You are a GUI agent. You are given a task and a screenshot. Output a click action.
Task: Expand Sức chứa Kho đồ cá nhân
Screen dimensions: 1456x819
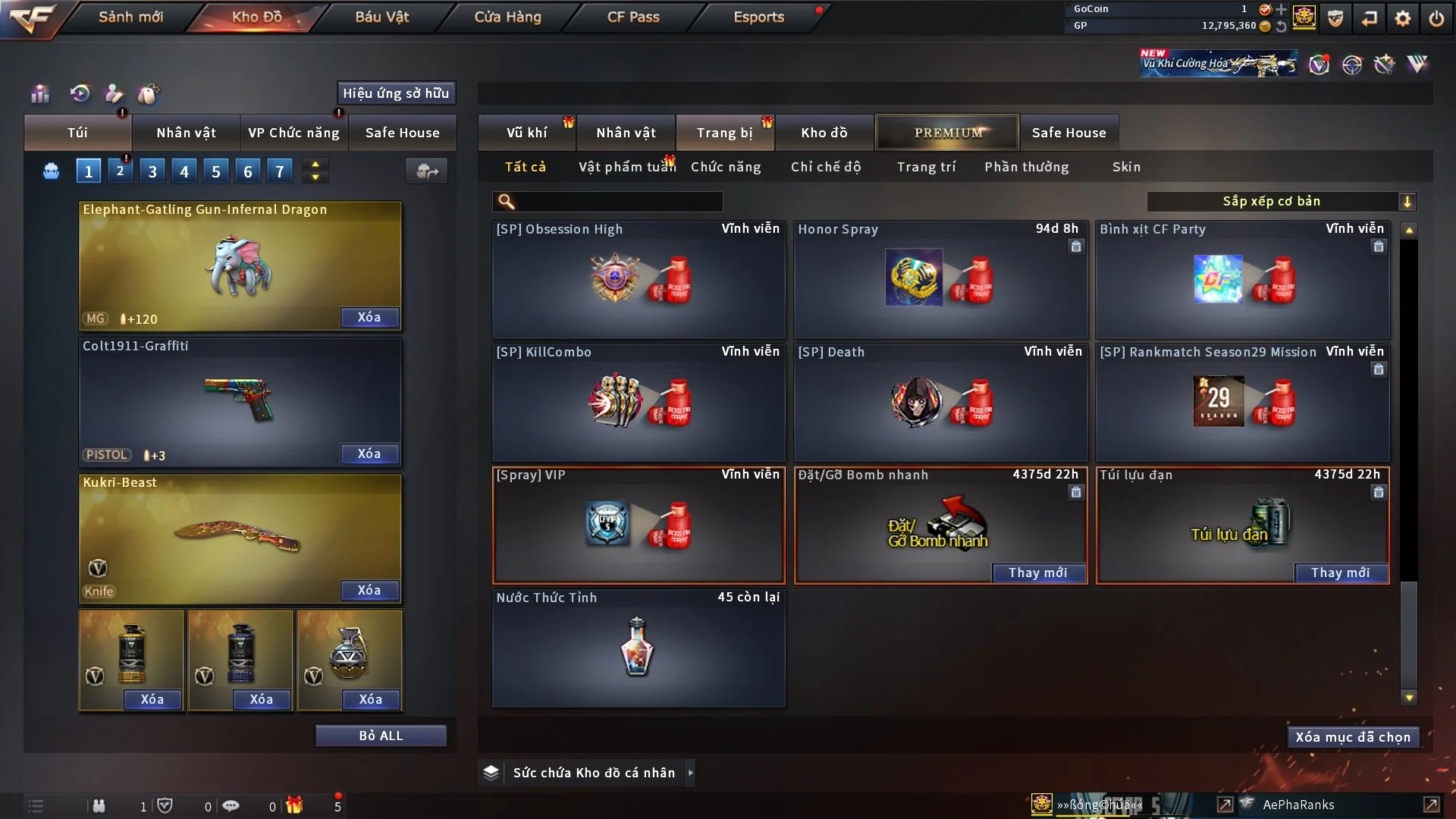tap(690, 773)
